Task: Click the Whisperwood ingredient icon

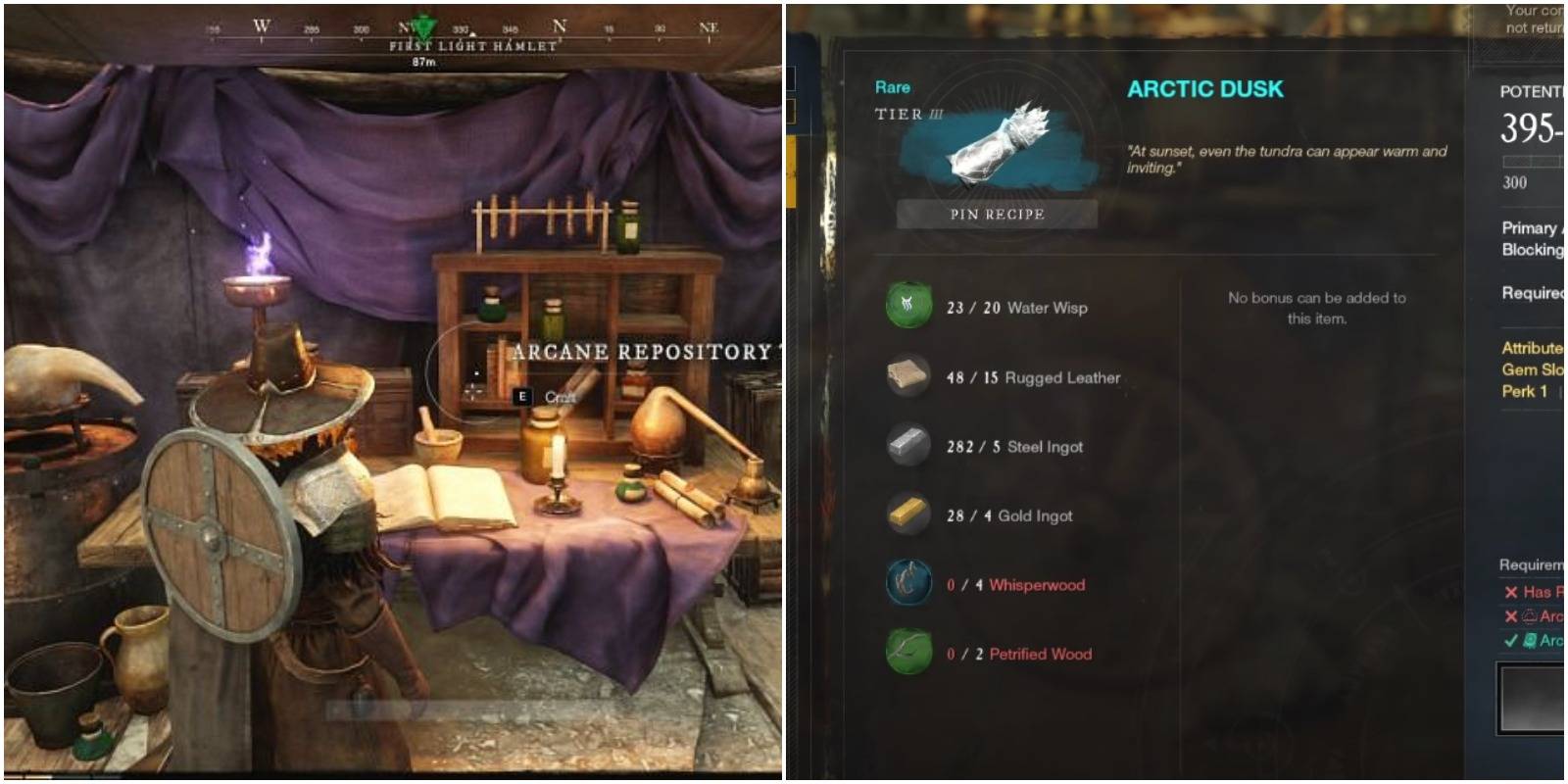Action: [907, 584]
